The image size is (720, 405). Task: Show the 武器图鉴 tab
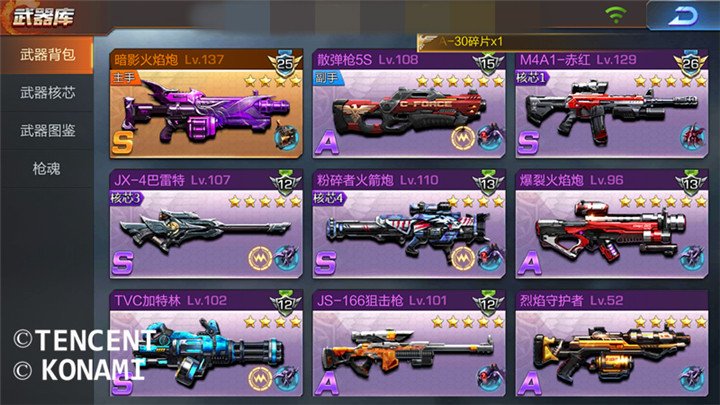(x=47, y=131)
